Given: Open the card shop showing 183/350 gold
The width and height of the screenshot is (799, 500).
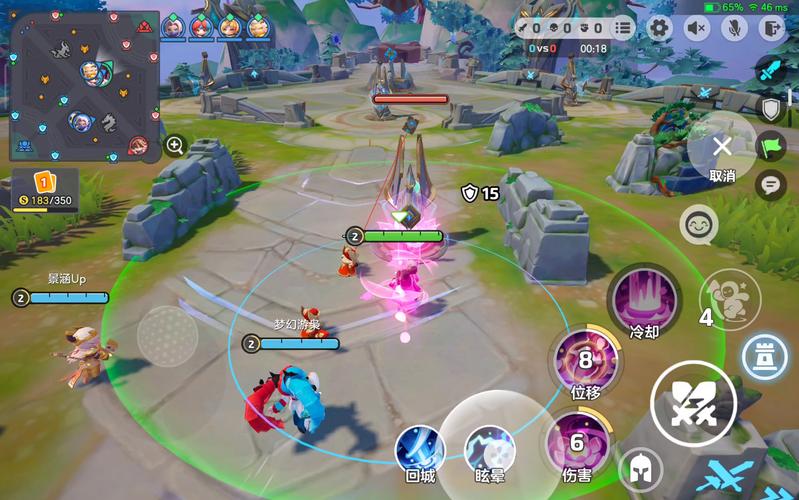Looking at the screenshot, I should coord(43,190).
